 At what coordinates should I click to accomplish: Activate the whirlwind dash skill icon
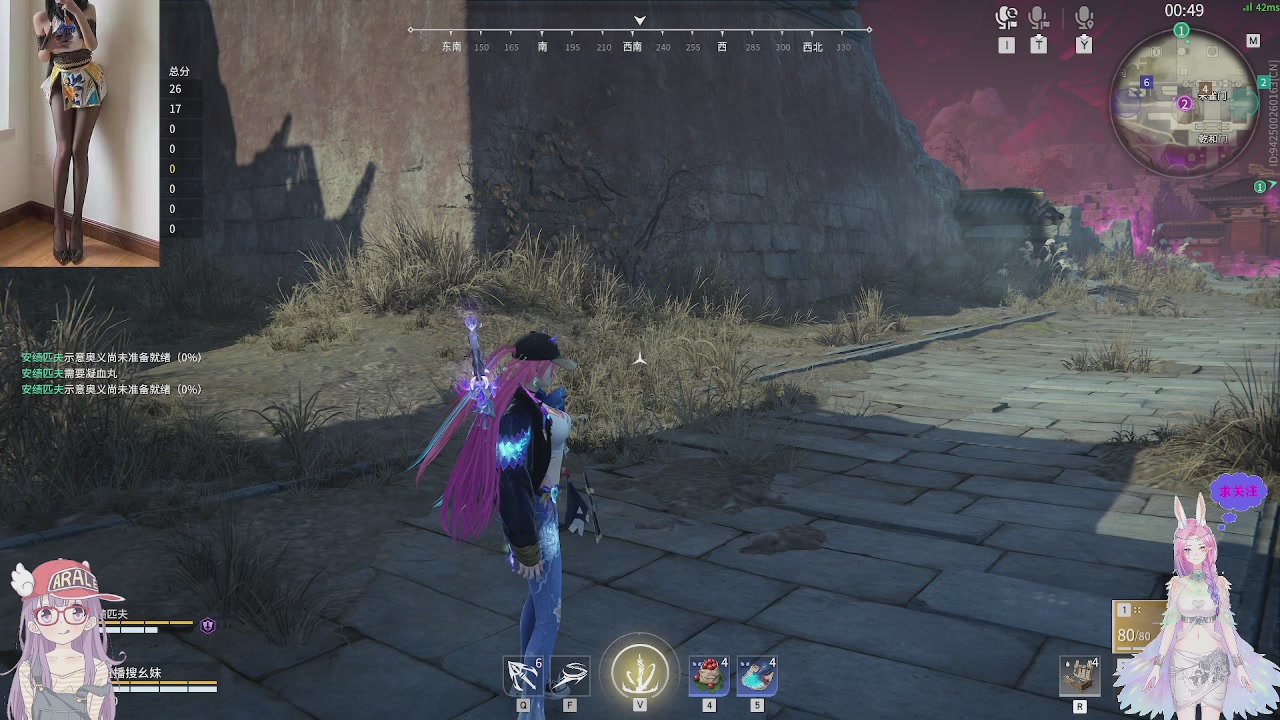point(570,676)
